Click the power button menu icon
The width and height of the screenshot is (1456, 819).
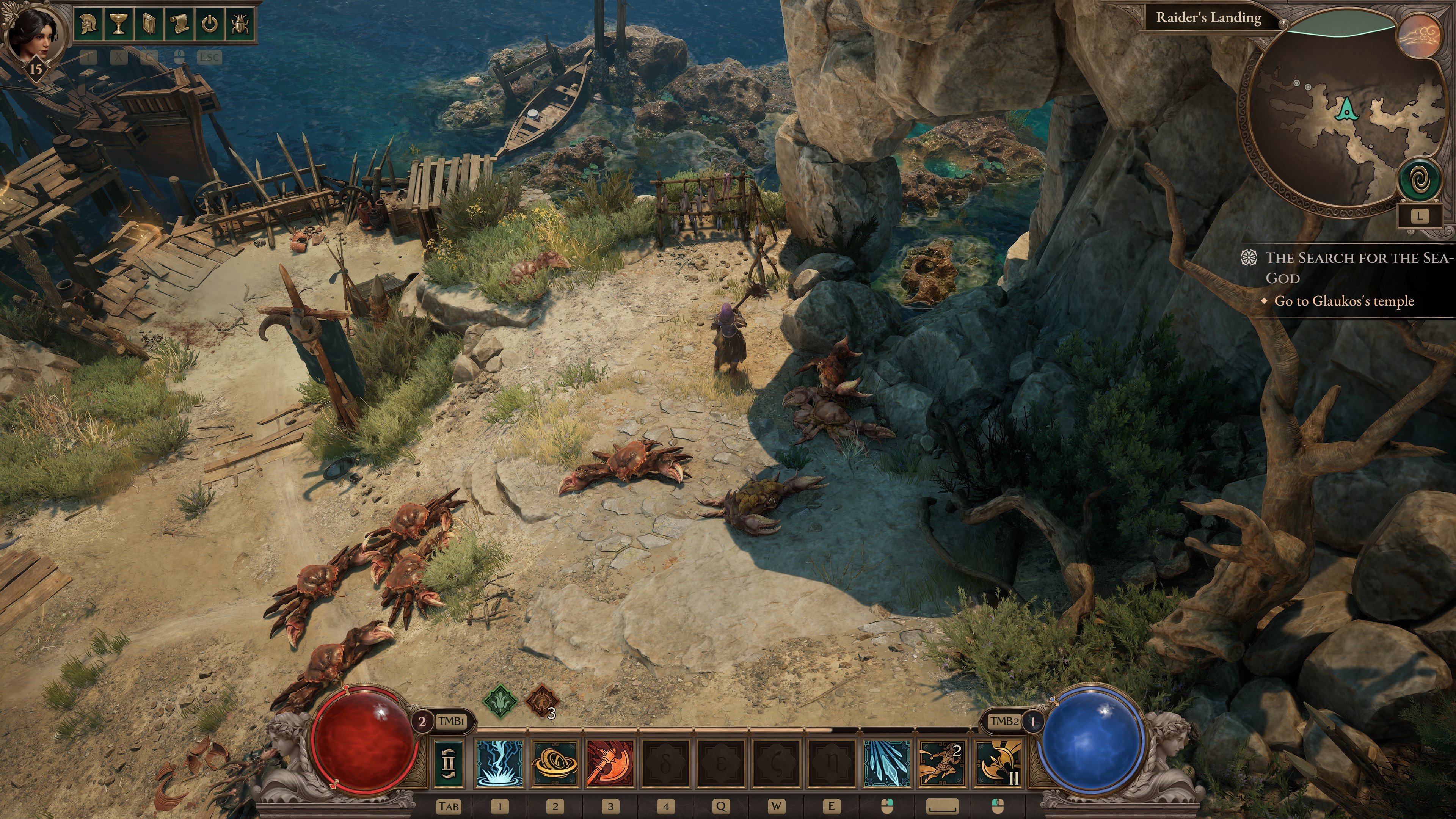point(210,24)
